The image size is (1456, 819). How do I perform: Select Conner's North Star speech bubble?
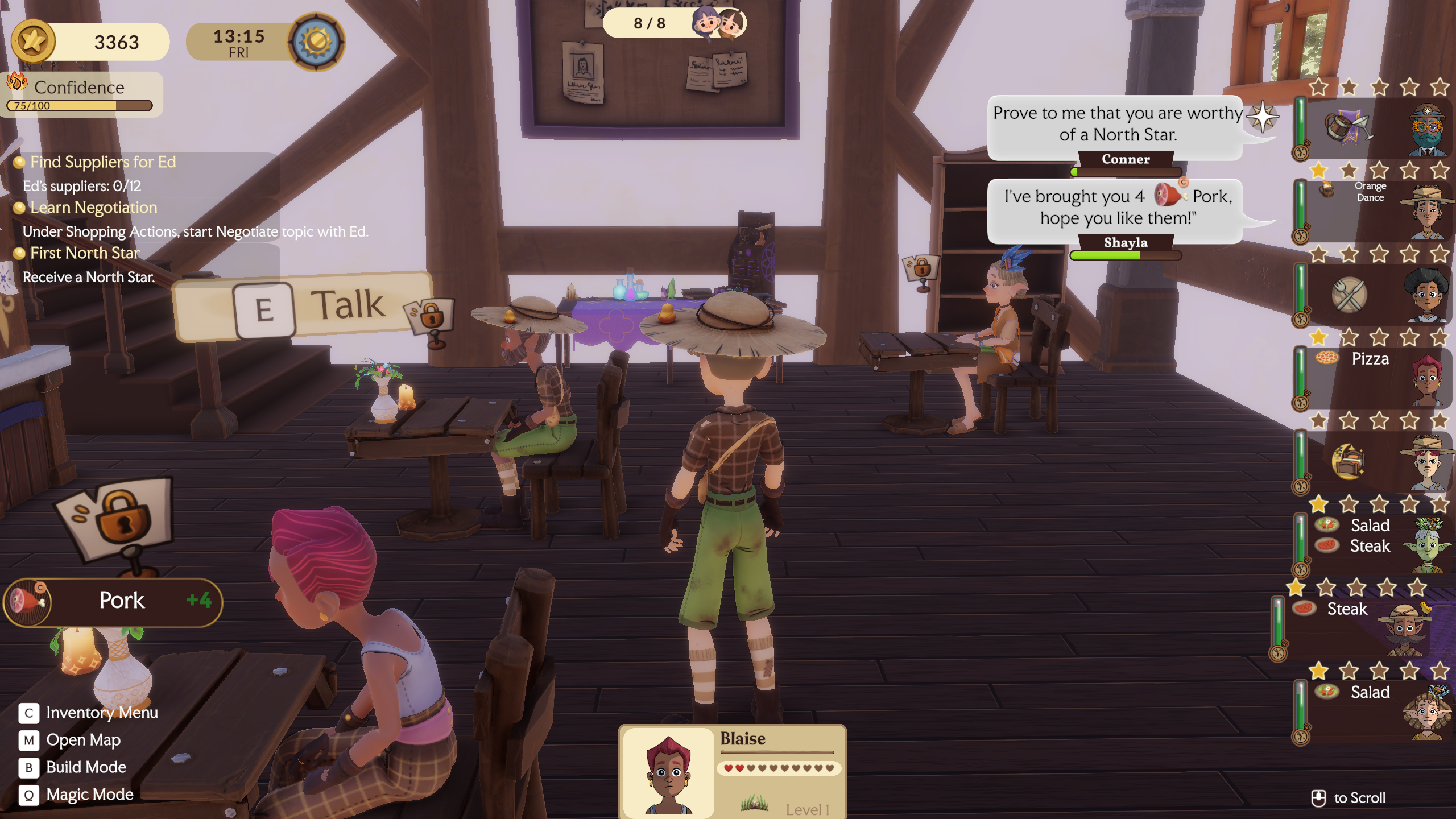[1117, 125]
